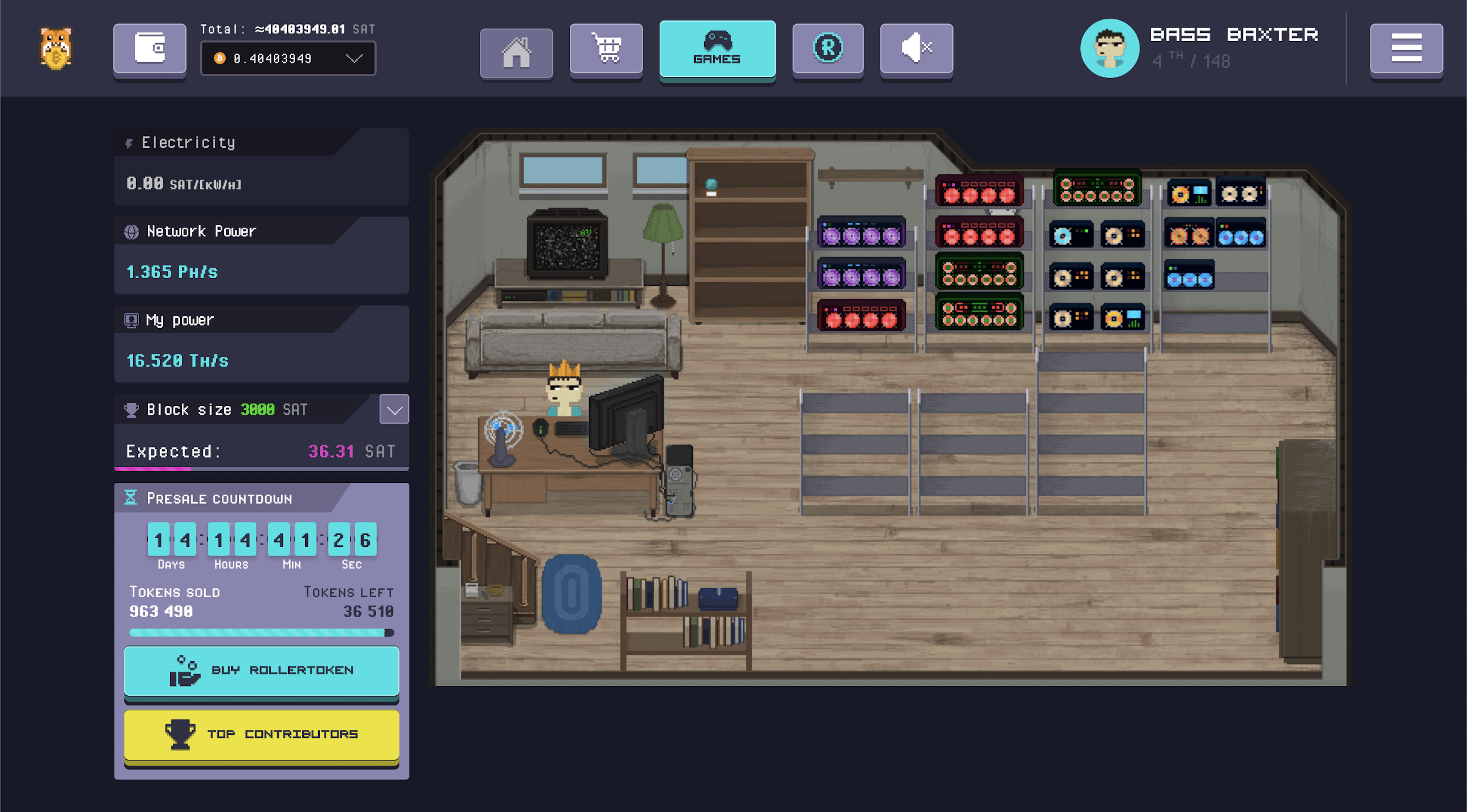Screen dimensions: 1467x812
Task: Go to the home room tab
Action: (516, 52)
